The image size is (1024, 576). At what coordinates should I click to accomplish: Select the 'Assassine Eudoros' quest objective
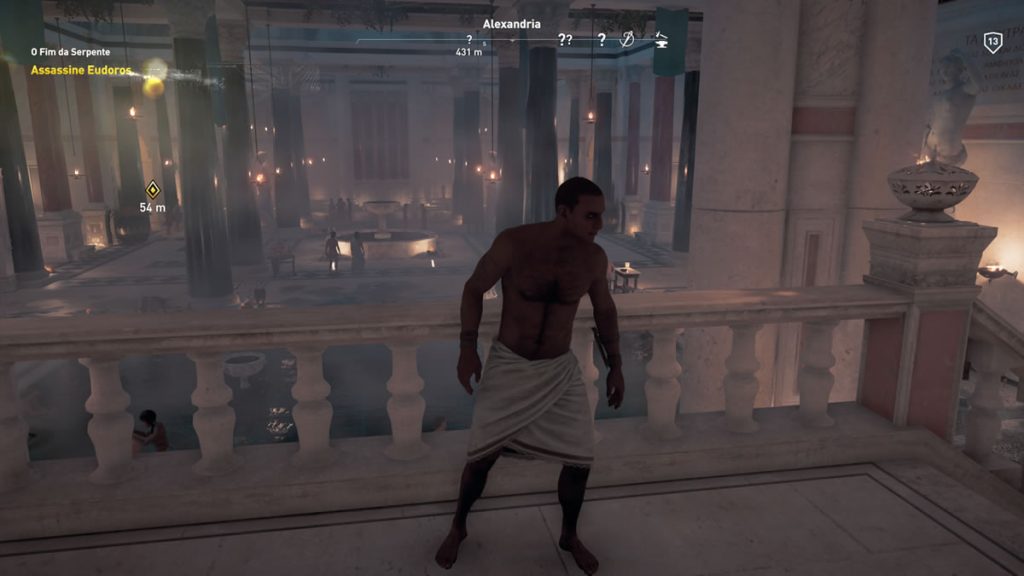pyautogui.click(x=81, y=71)
